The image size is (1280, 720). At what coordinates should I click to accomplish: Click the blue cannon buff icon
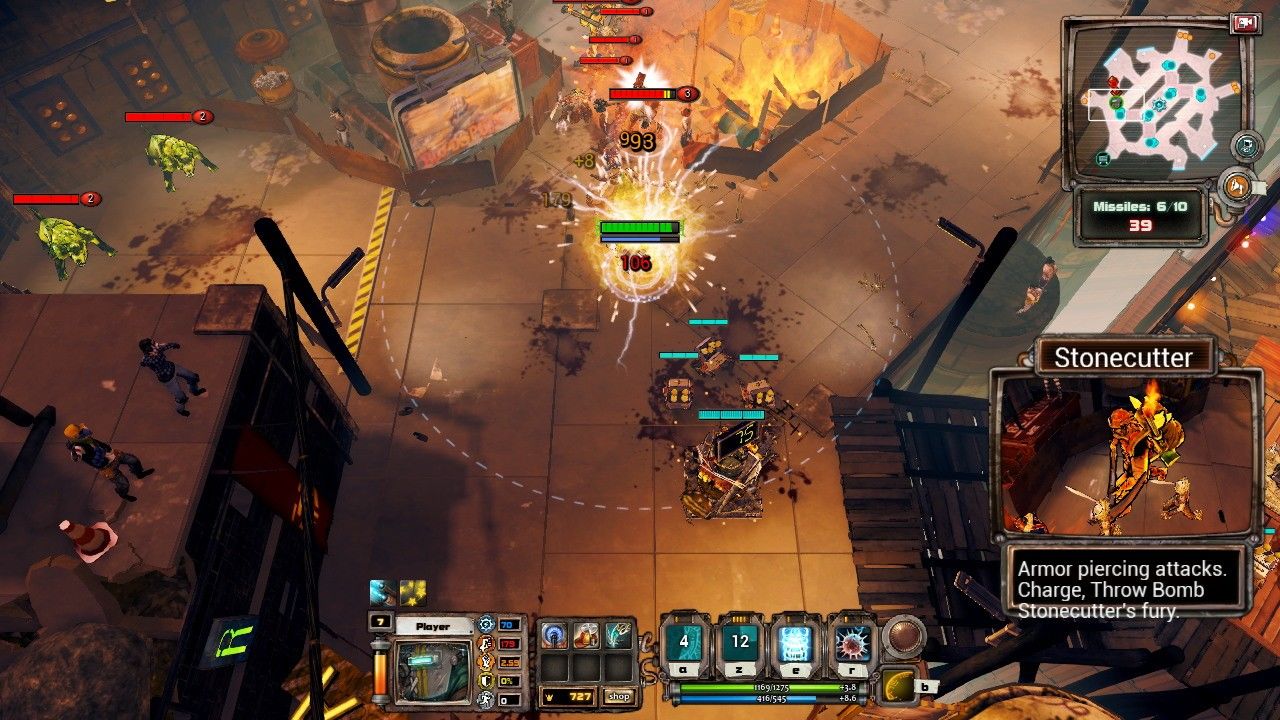point(384,593)
